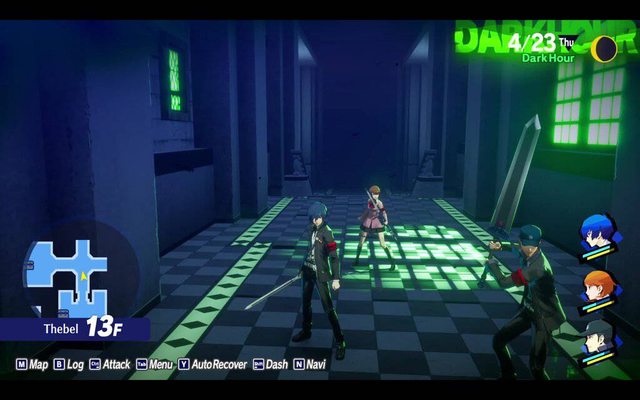
Task: Open the Log from the command bar
Action: (74, 365)
